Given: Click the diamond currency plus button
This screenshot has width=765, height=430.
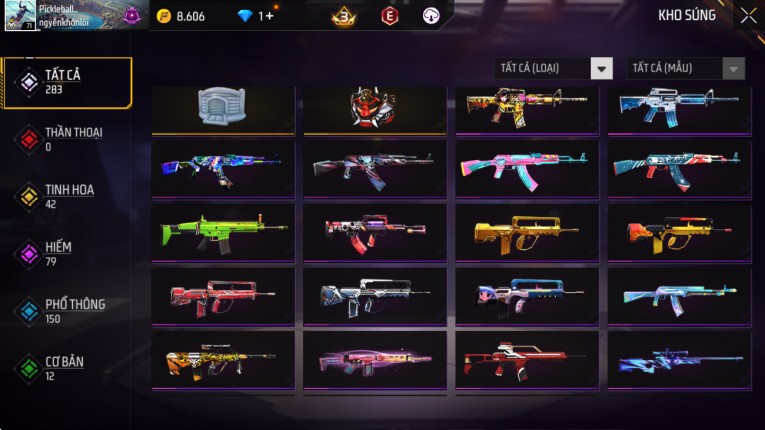Looking at the screenshot, I should 267,16.
